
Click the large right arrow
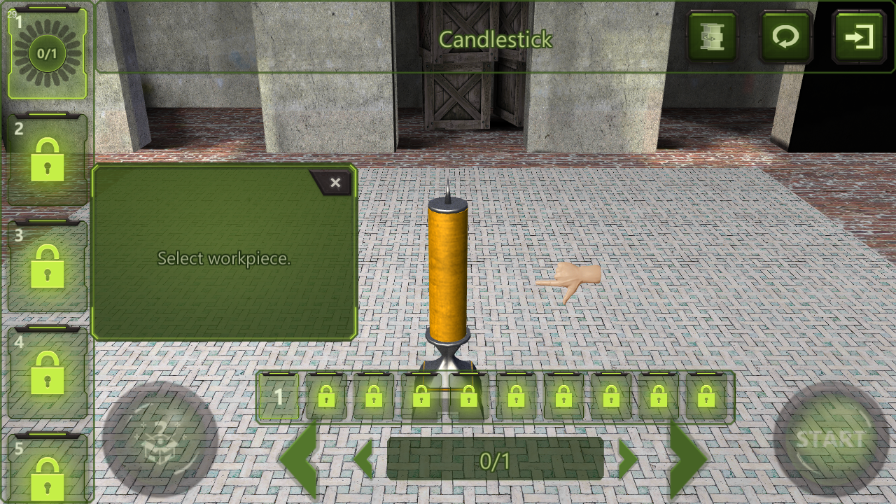pyautogui.click(x=689, y=458)
